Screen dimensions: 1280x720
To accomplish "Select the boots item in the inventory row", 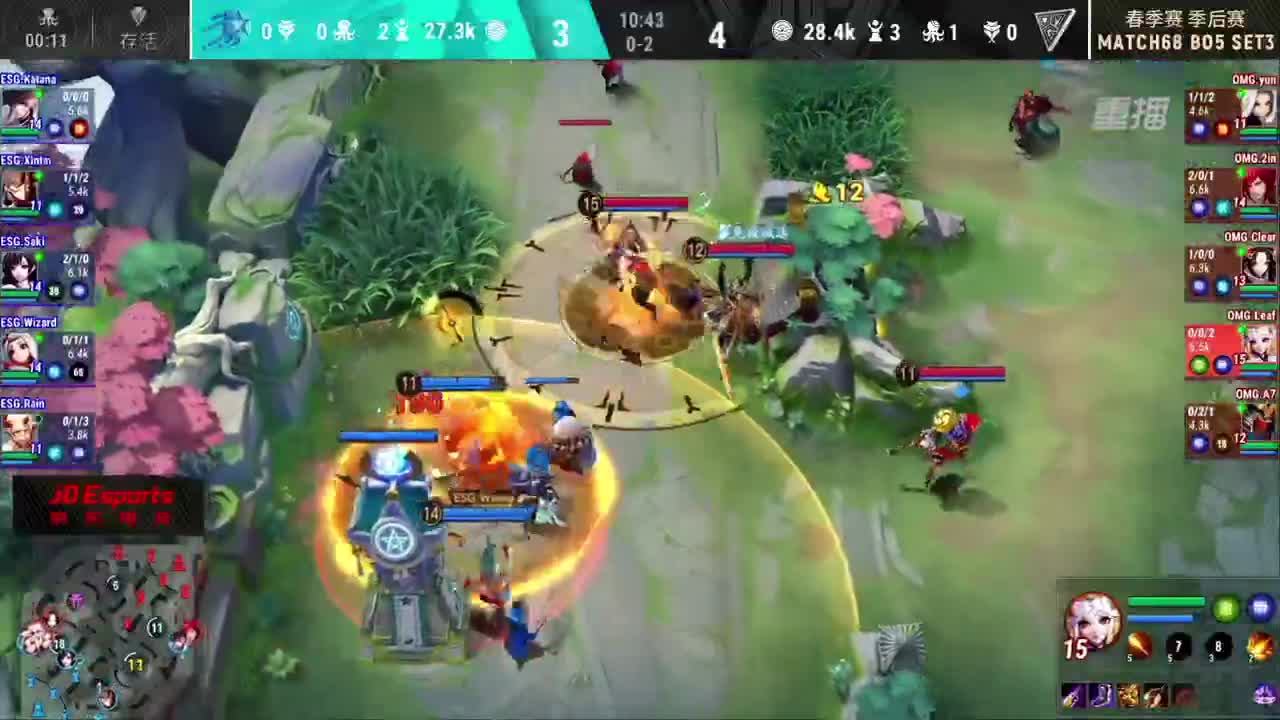I will coord(1101,696).
